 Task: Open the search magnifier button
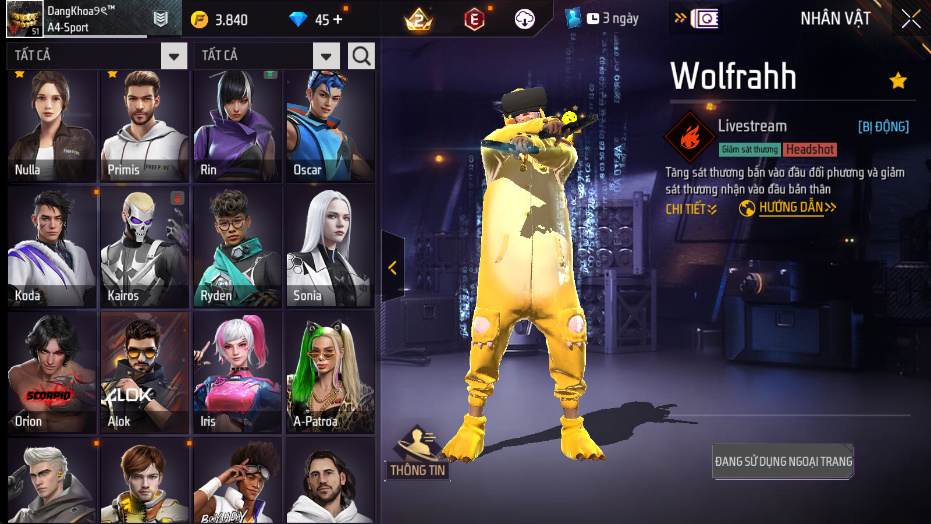point(361,55)
